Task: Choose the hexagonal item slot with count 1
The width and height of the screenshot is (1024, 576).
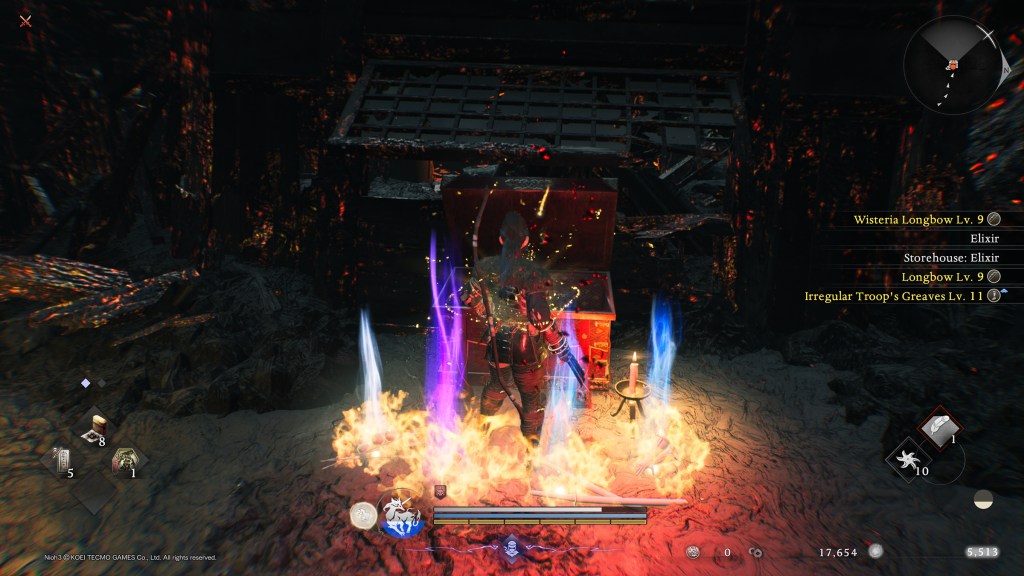Action: 125,461
